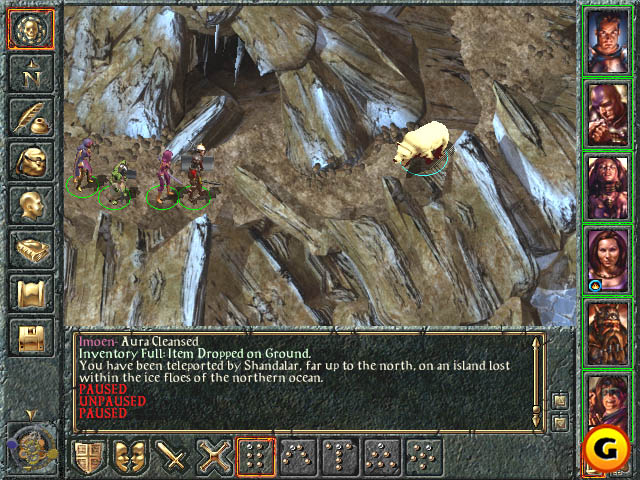Select the single sword attack action
The height and width of the screenshot is (480, 640).
[173, 457]
